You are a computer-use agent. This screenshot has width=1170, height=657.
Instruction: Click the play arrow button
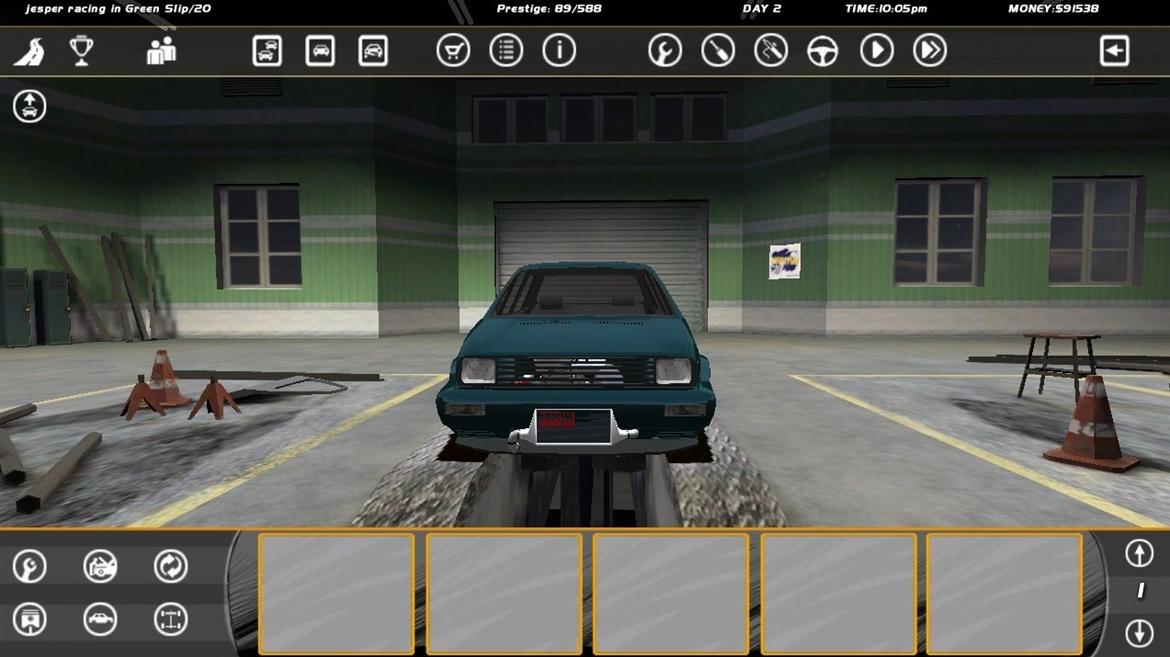877,51
